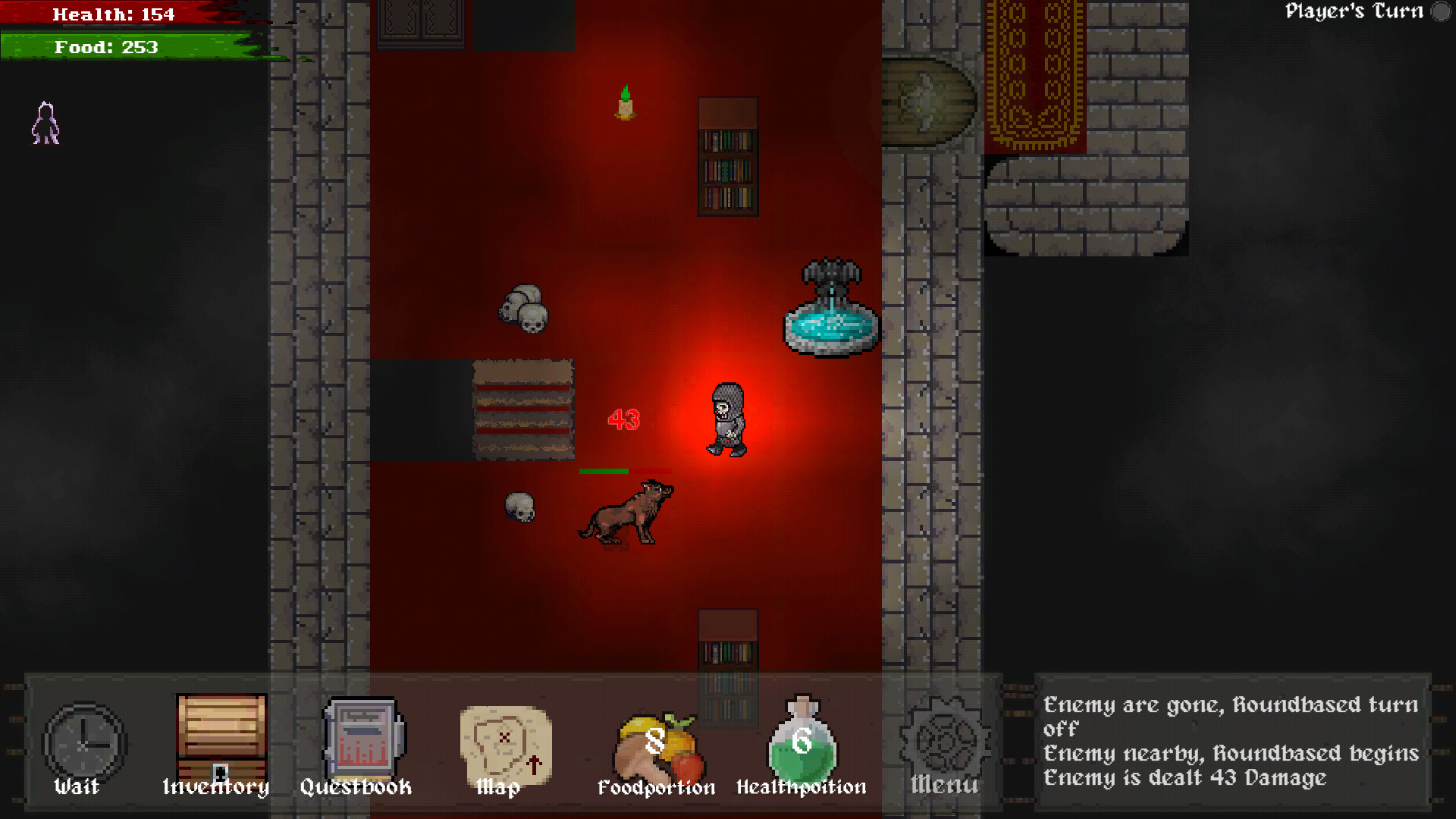Inspect the skull pile on the red floor
Viewport: 1456px width, 819px height.
tap(523, 307)
